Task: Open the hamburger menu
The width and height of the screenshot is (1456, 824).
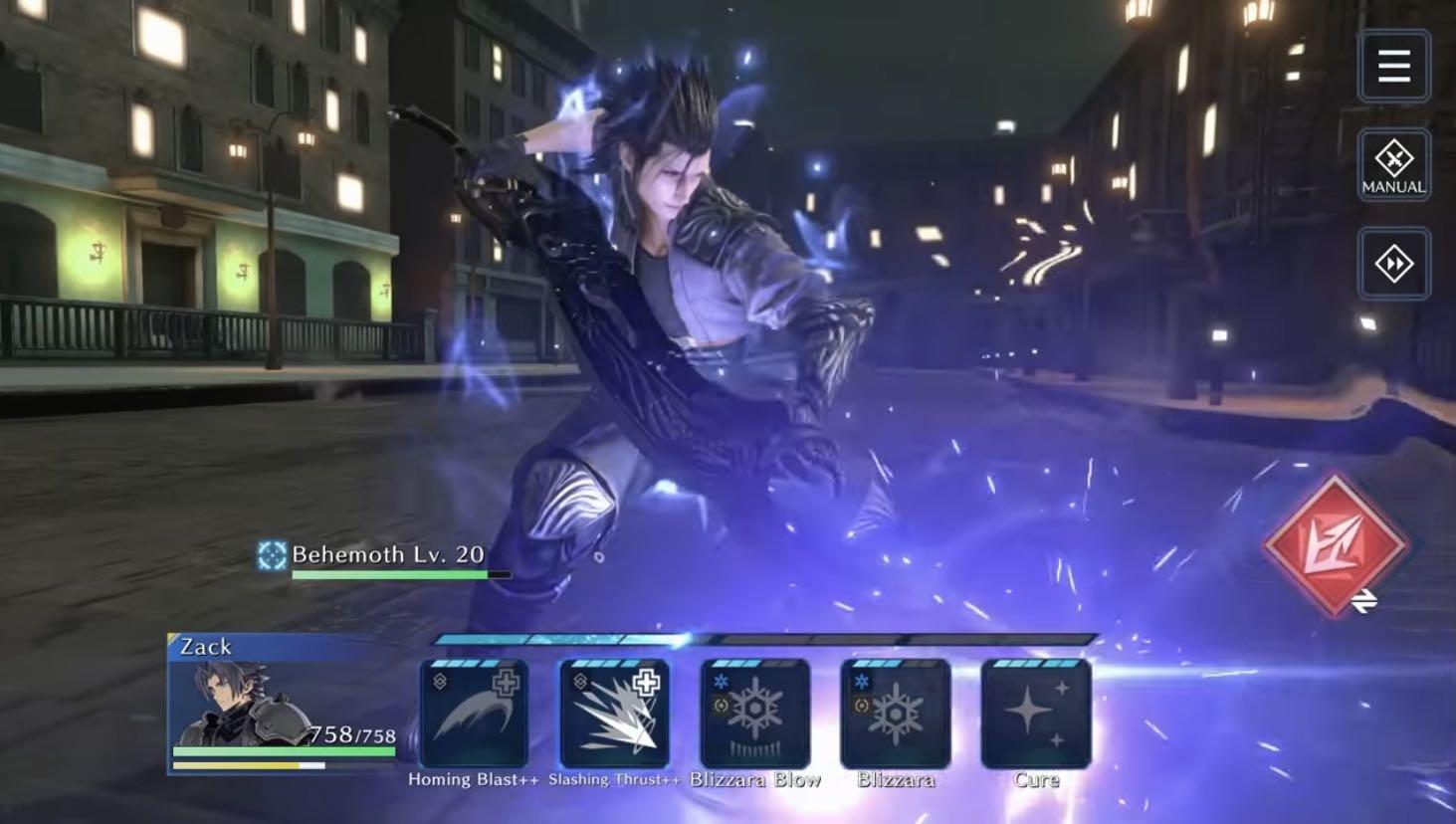Action: (x=1393, y=67)
